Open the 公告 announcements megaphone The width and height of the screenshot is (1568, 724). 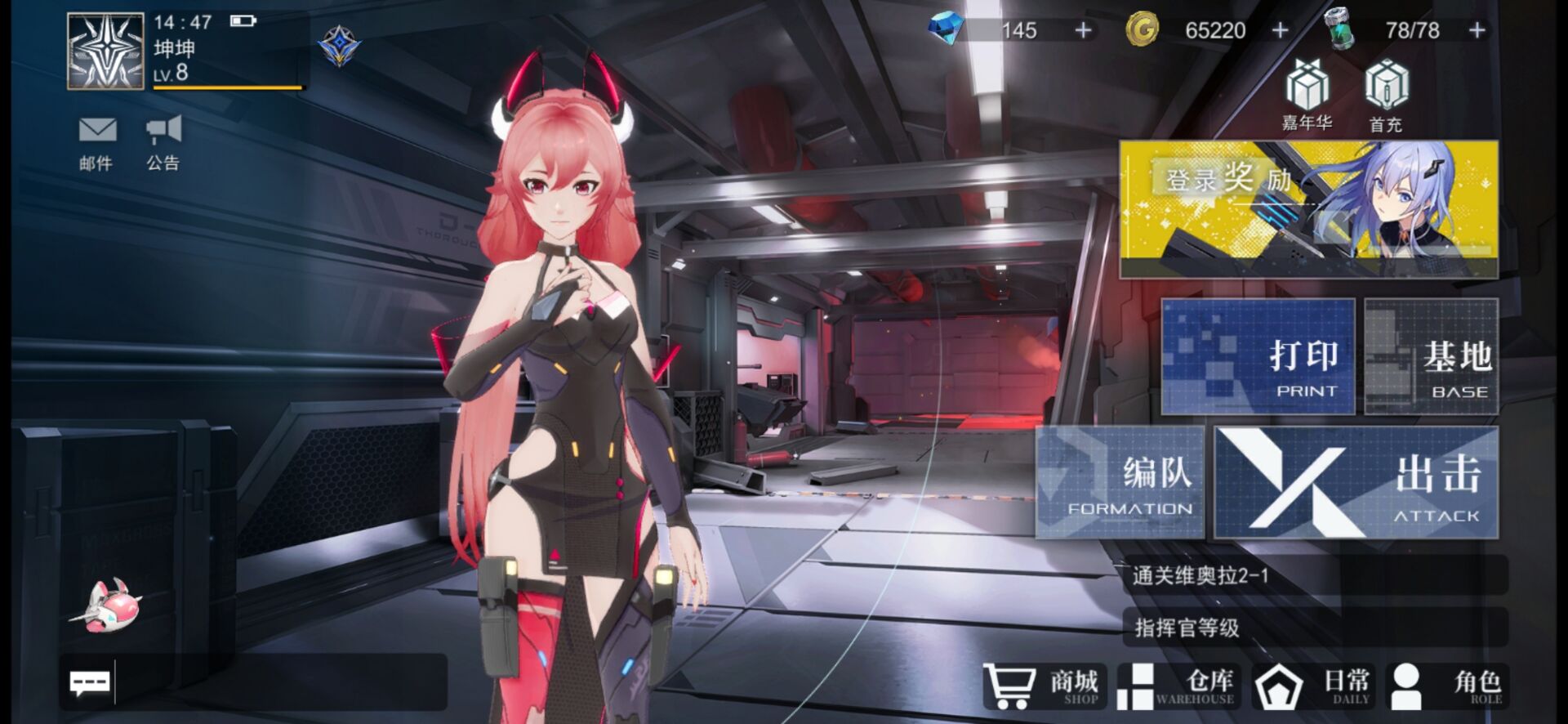click(x=163, y=141)
